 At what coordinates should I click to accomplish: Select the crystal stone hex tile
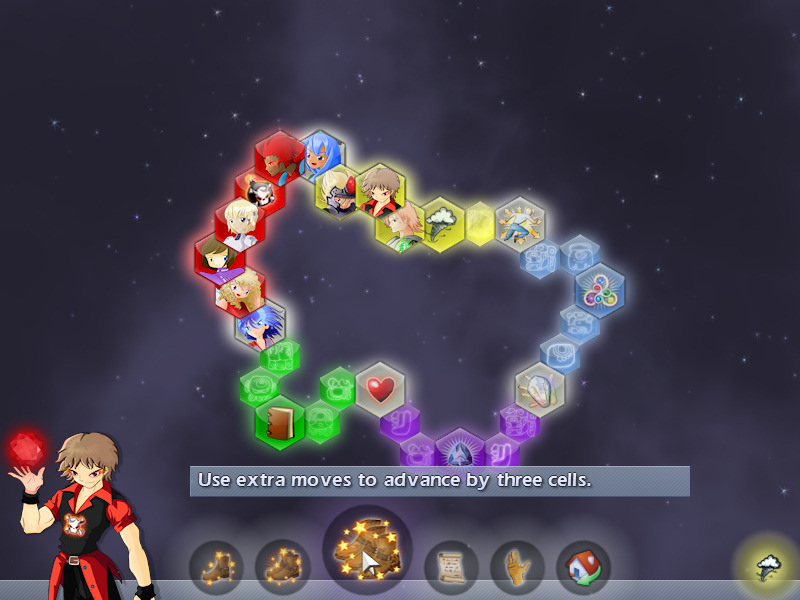540,388
